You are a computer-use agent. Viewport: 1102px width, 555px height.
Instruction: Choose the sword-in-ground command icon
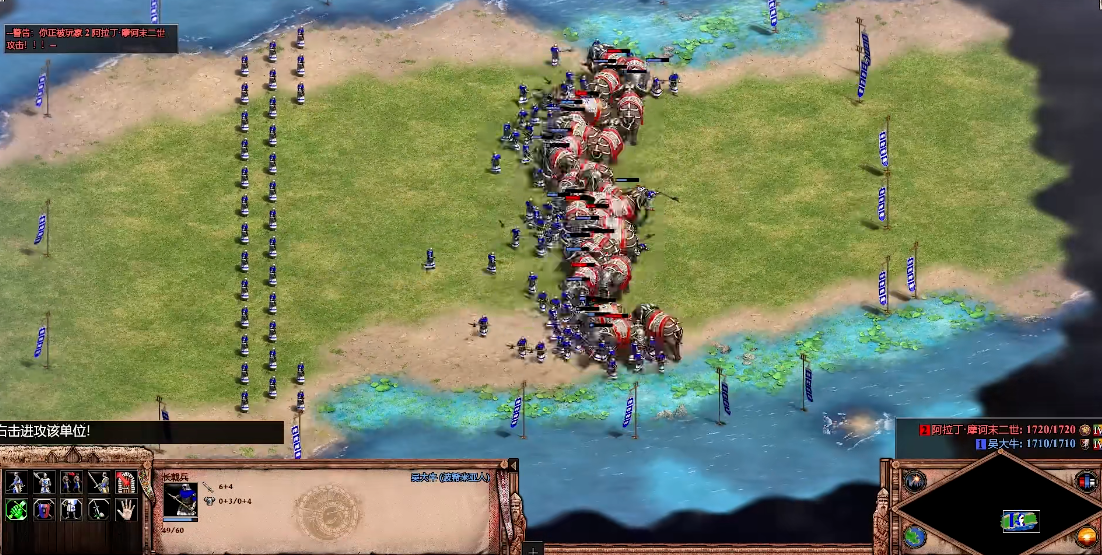pyautogui.click(x=98, y=510)
